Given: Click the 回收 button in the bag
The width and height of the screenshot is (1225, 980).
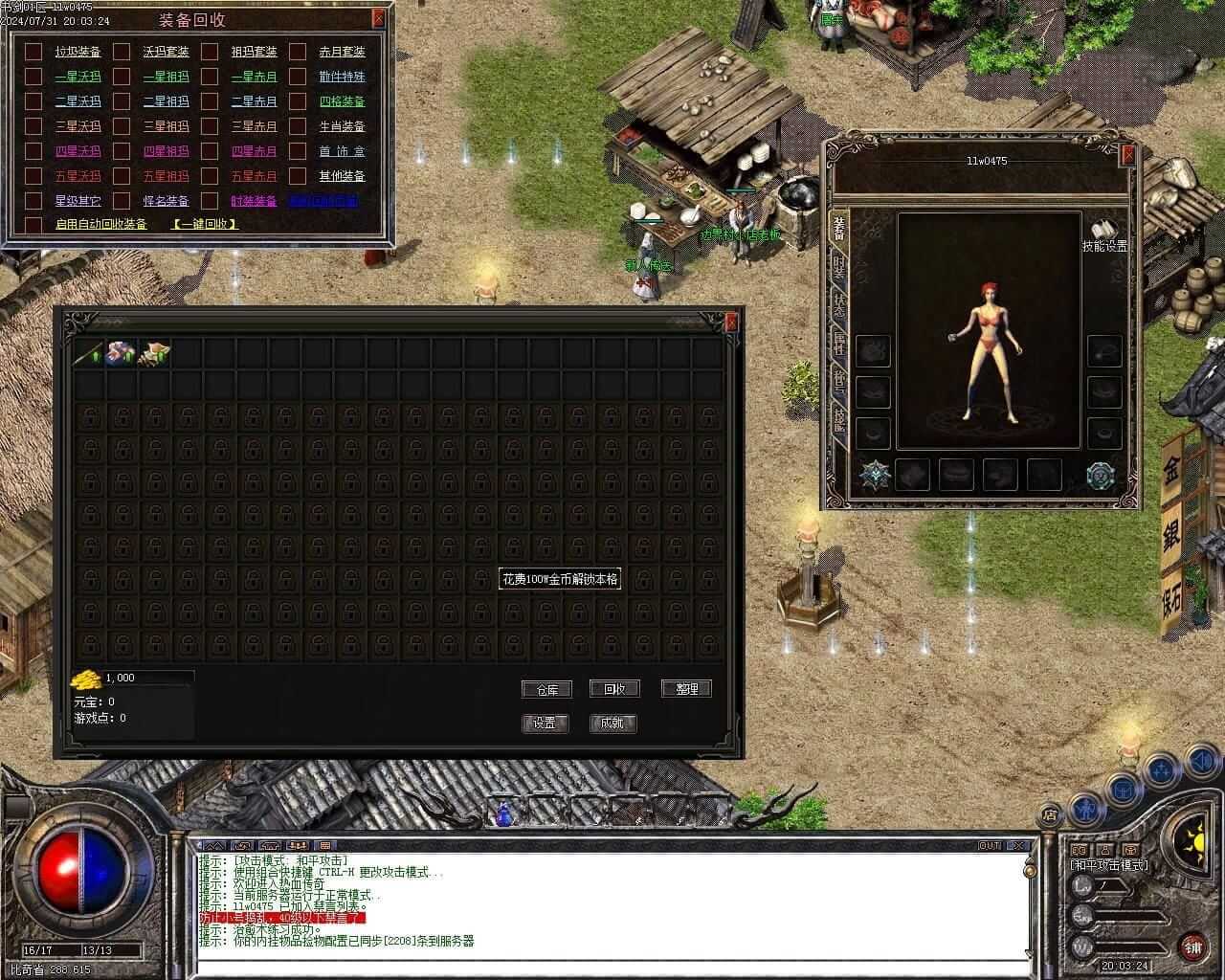Looking at the screenshot, I should [x=613, y=689].
